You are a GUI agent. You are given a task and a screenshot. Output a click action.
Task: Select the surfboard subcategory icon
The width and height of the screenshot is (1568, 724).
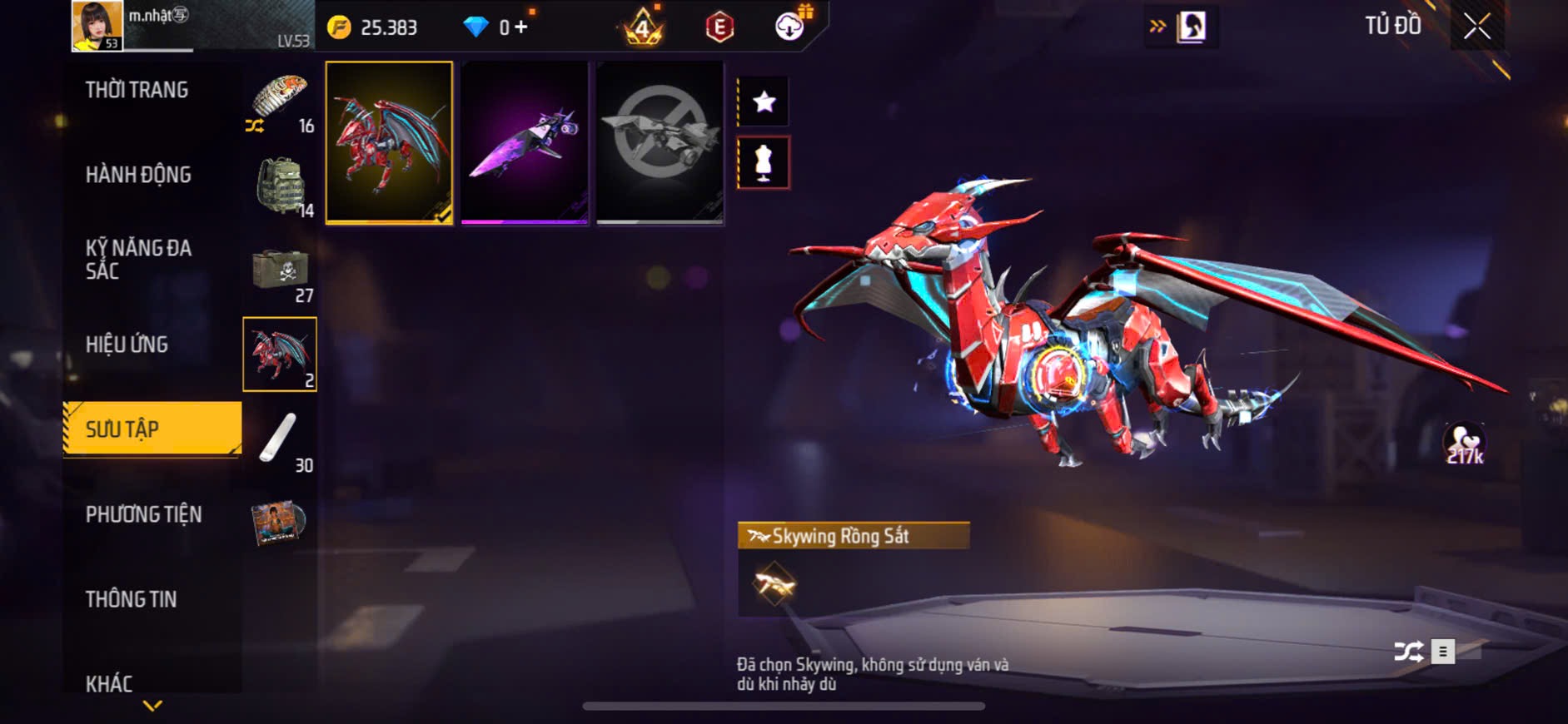[280, 439]
